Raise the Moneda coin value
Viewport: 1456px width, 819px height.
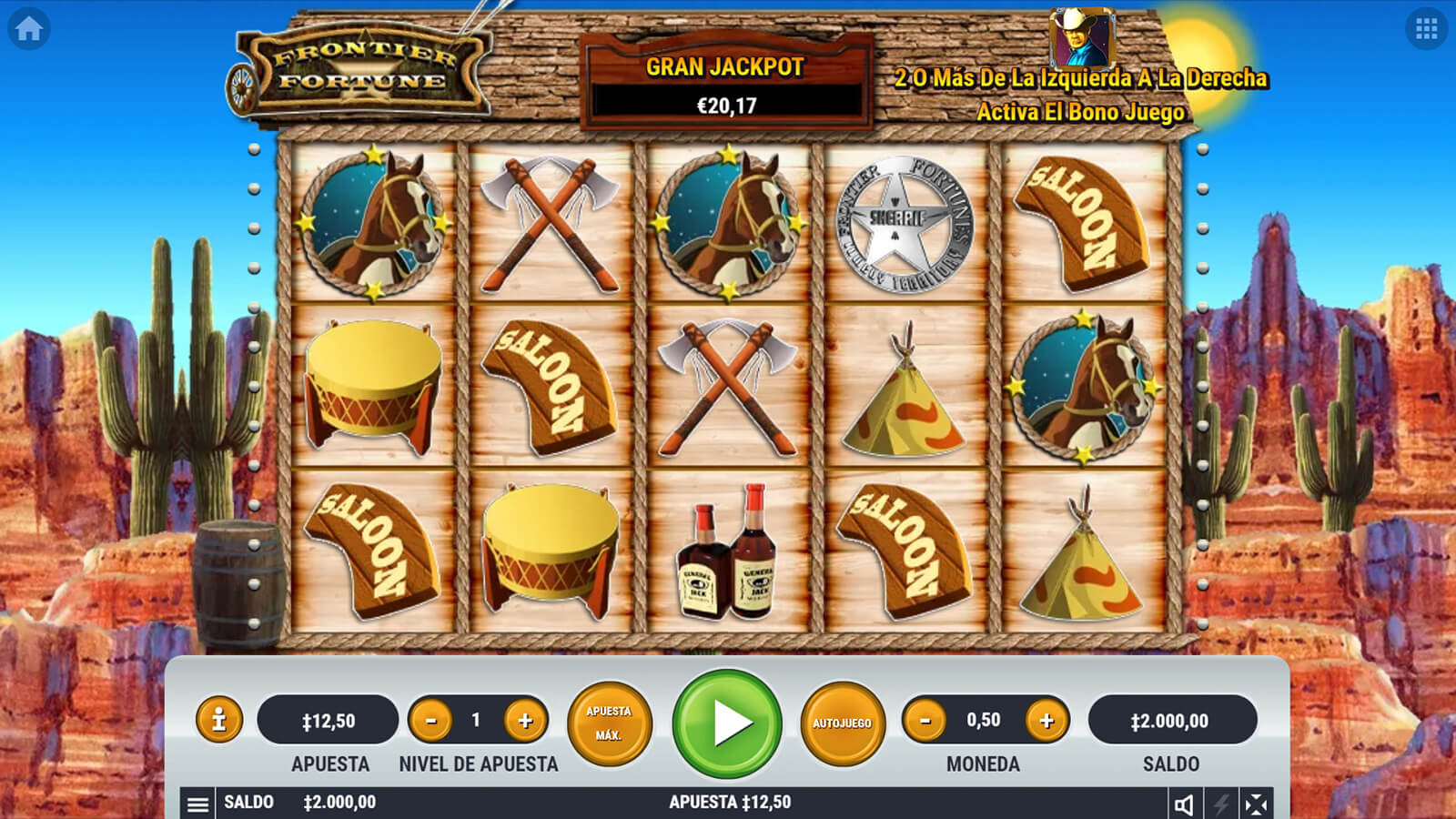point(1046,721)
